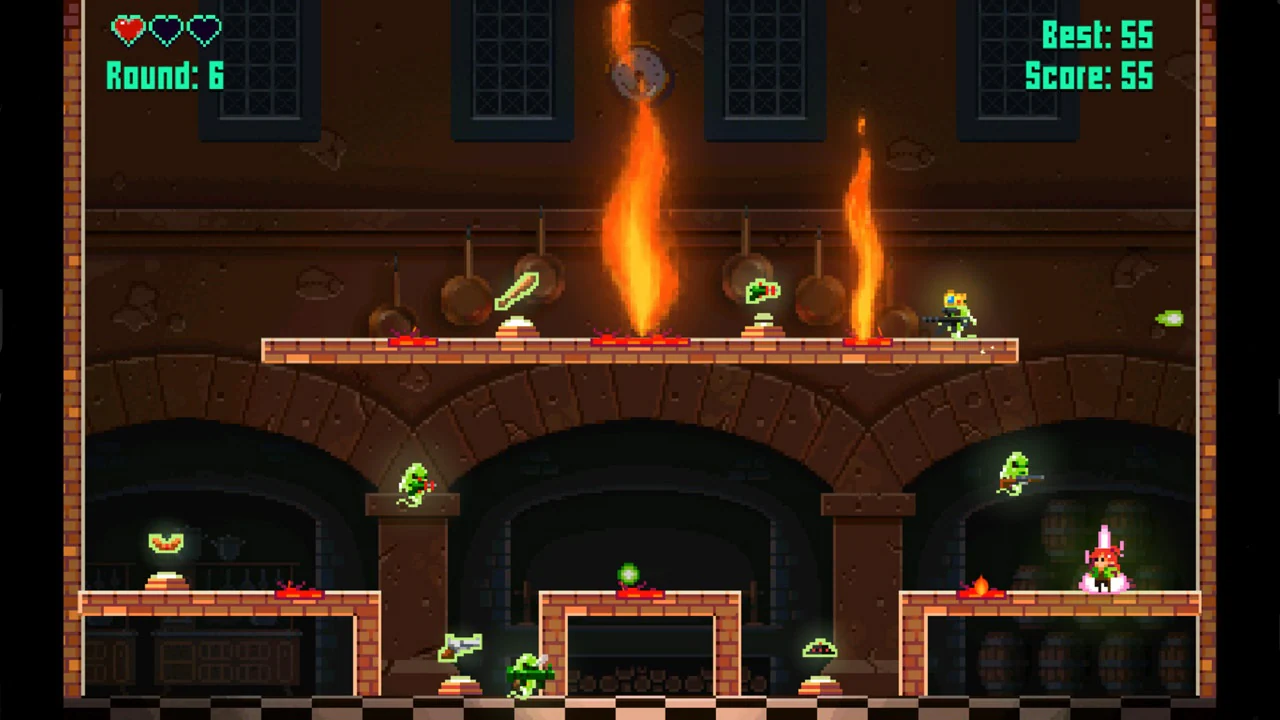
Task: Click the rightmost empty heart outline
Action: point(202,30)
